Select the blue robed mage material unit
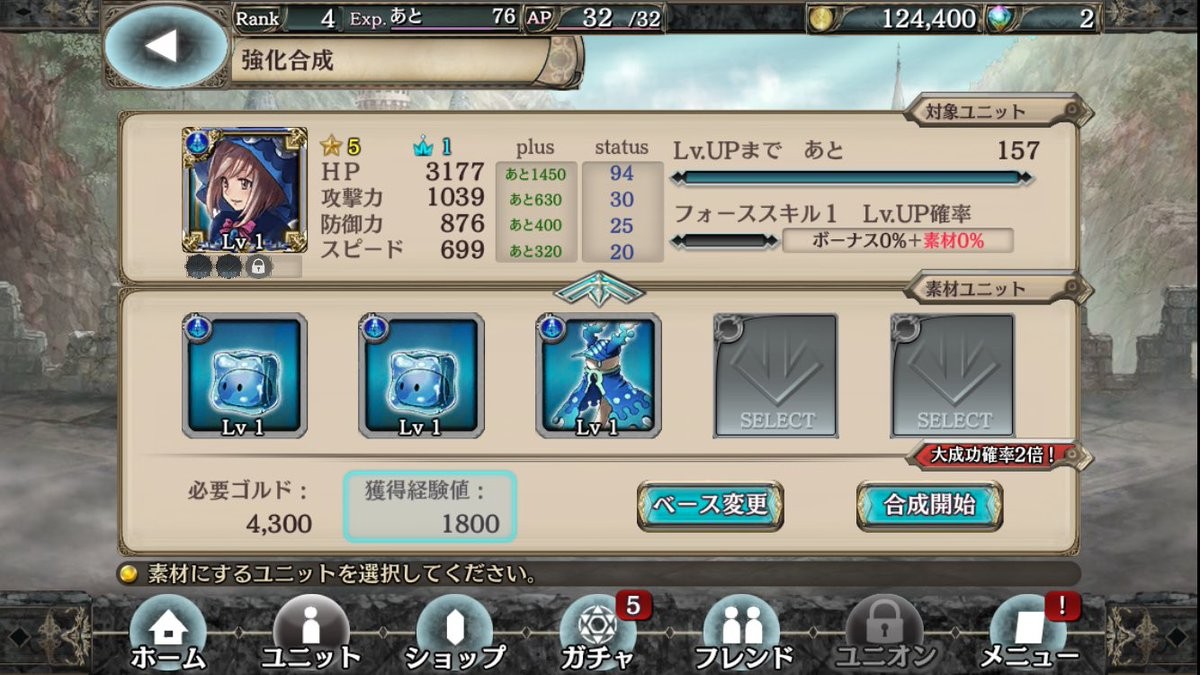1200x675 pixels. pyautogui.click(x=598, y=376)
